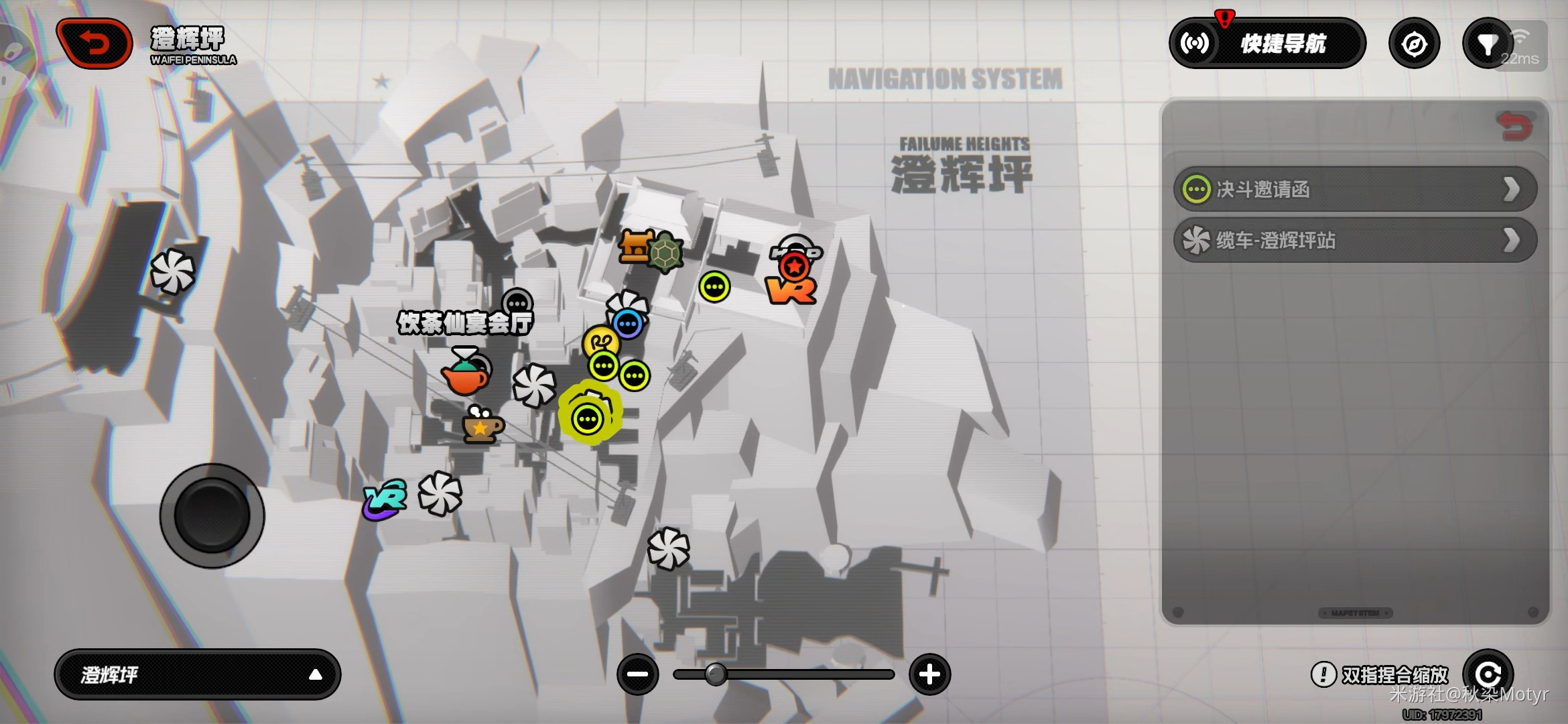1568x724 pixels.
Task: Click the compass recenter button
Action: pos(1414,44)
